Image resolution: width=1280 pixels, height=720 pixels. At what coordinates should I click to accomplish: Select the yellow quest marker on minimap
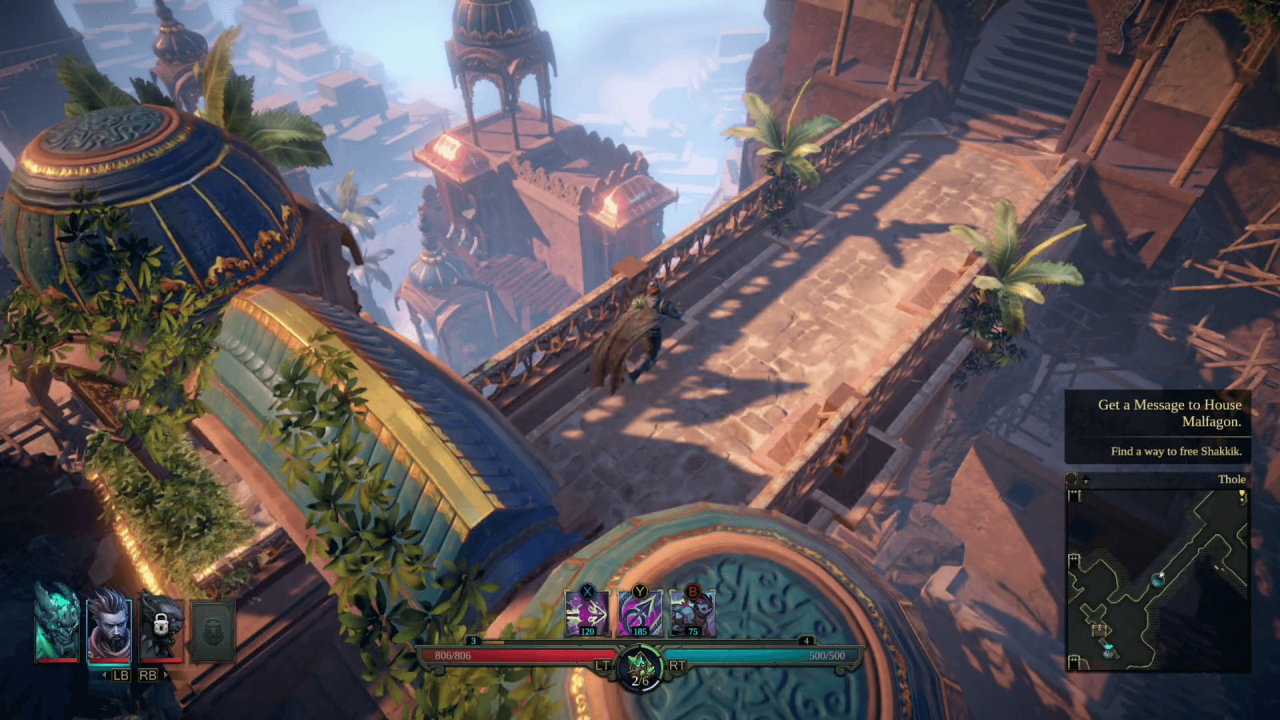point(1242,496)
